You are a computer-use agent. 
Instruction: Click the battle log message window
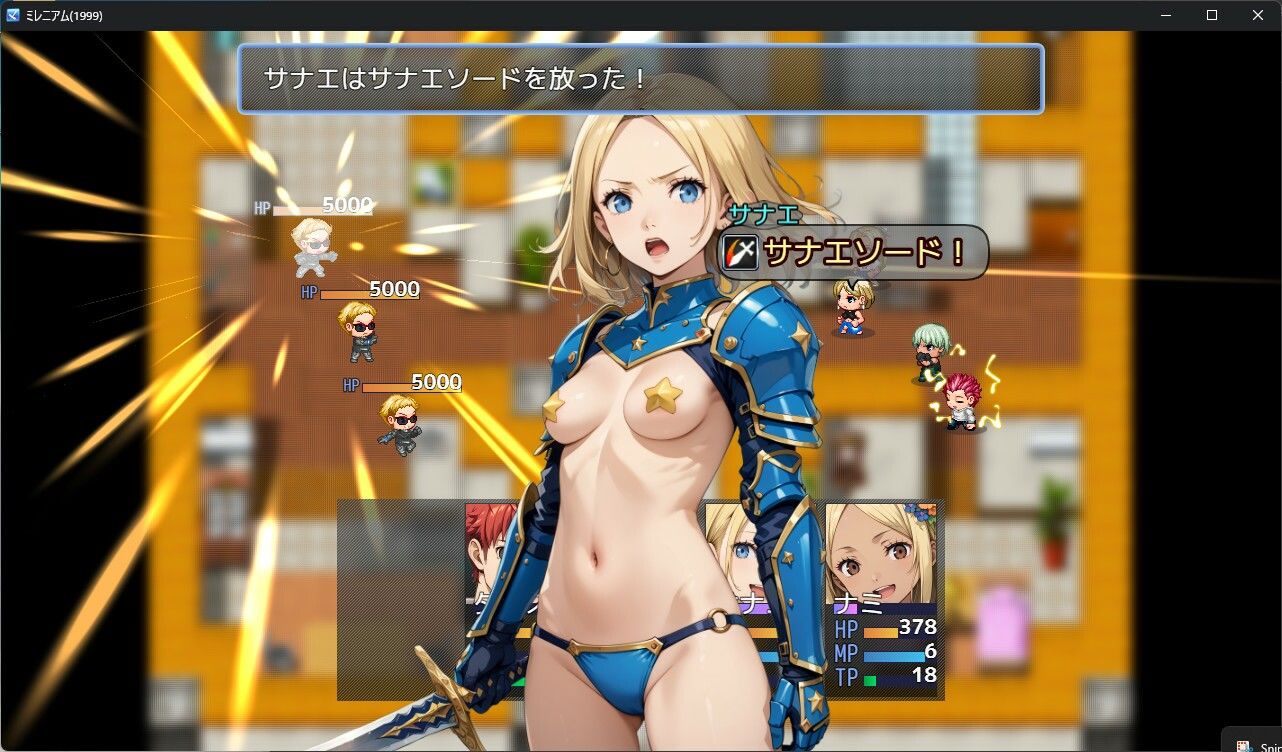[640, 78]
